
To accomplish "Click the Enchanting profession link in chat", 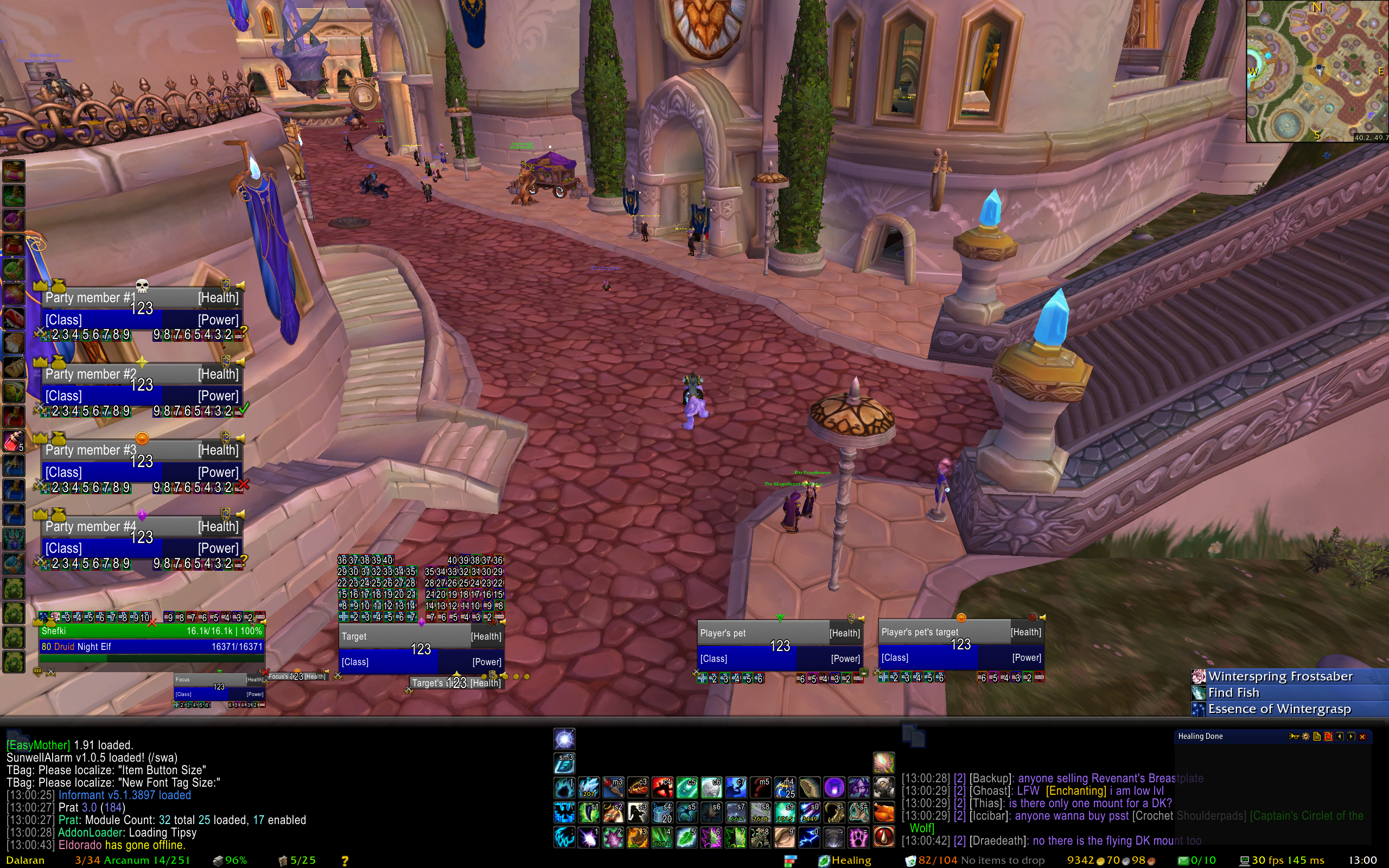I will click(1075, 790).
